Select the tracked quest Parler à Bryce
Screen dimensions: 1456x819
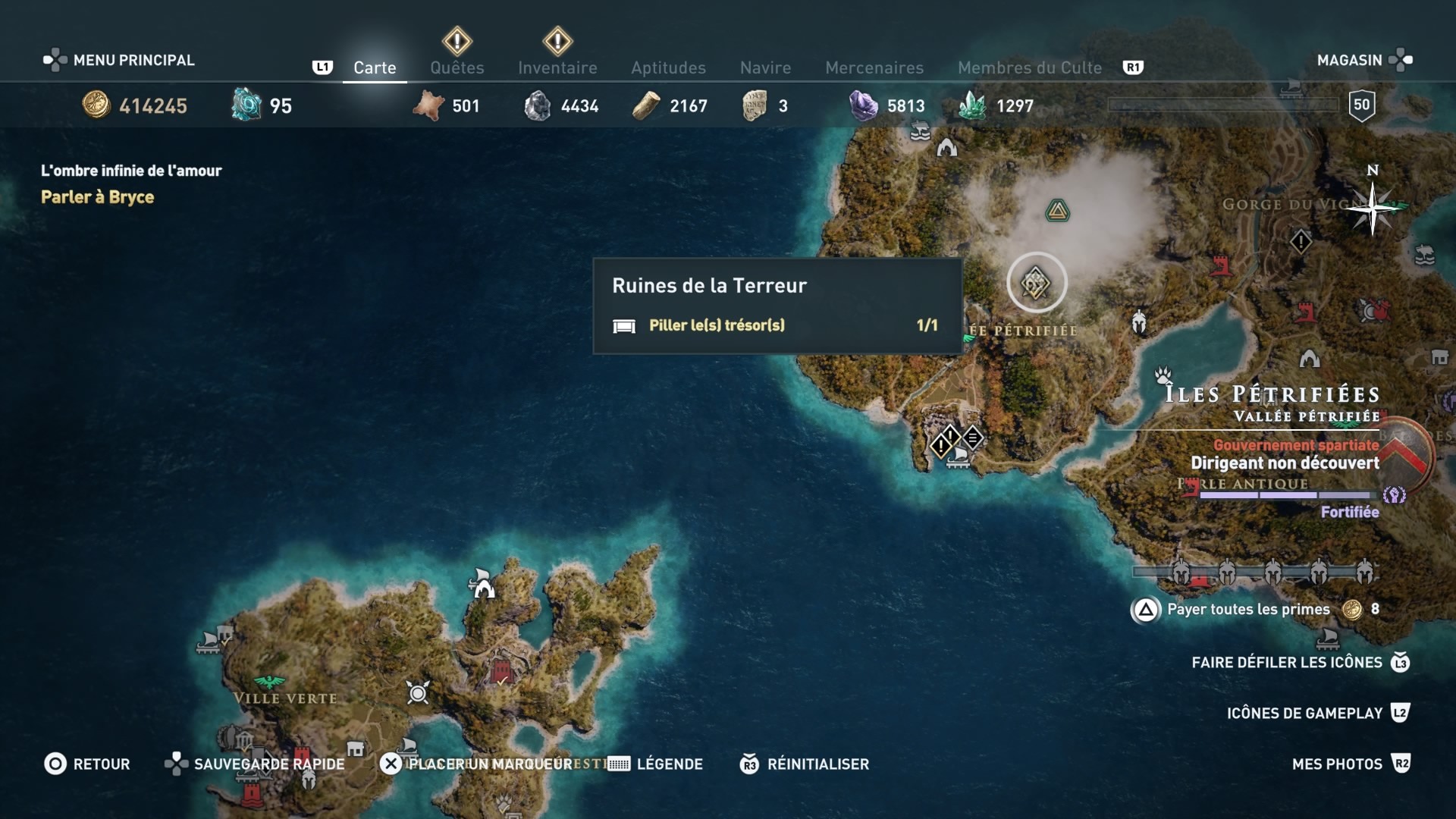pos(97,197)
